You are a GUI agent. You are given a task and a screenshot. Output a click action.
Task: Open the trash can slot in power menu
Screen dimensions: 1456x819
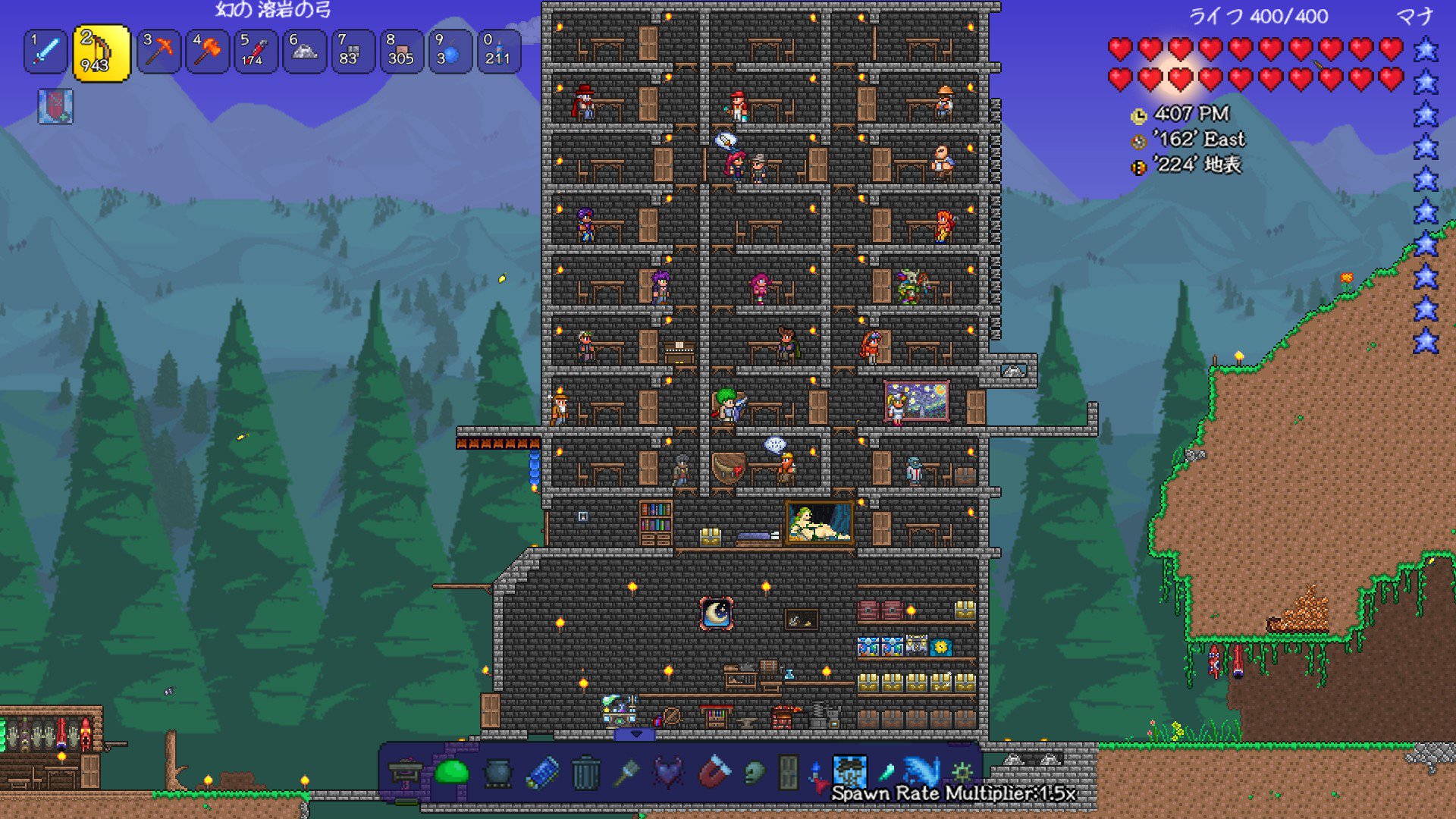585,771
